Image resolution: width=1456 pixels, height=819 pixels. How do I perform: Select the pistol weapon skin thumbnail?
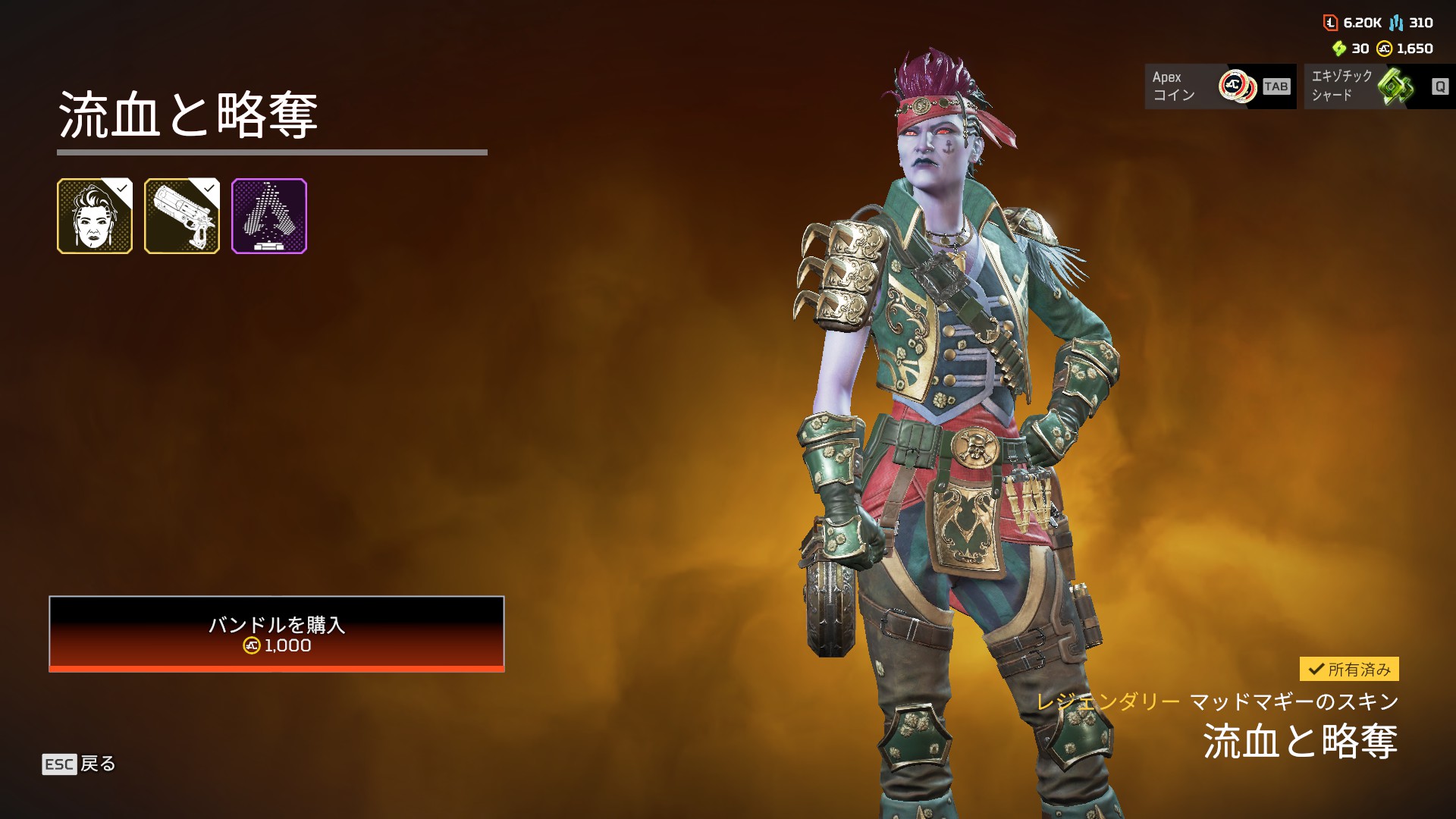click(x=182, y=216)
